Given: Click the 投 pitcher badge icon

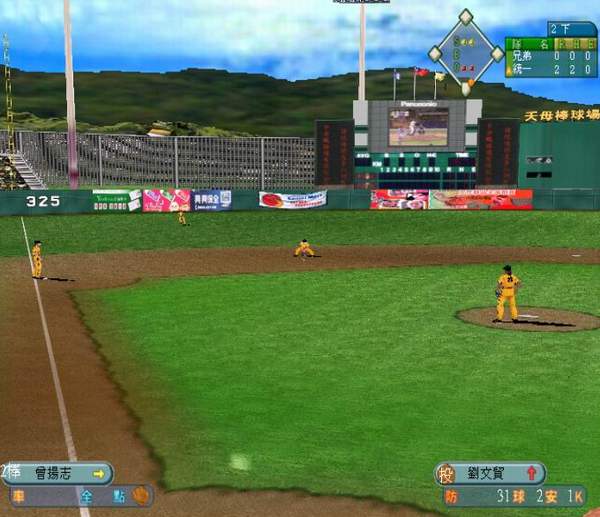Looking at the screenshot, I should coord(448,474).
